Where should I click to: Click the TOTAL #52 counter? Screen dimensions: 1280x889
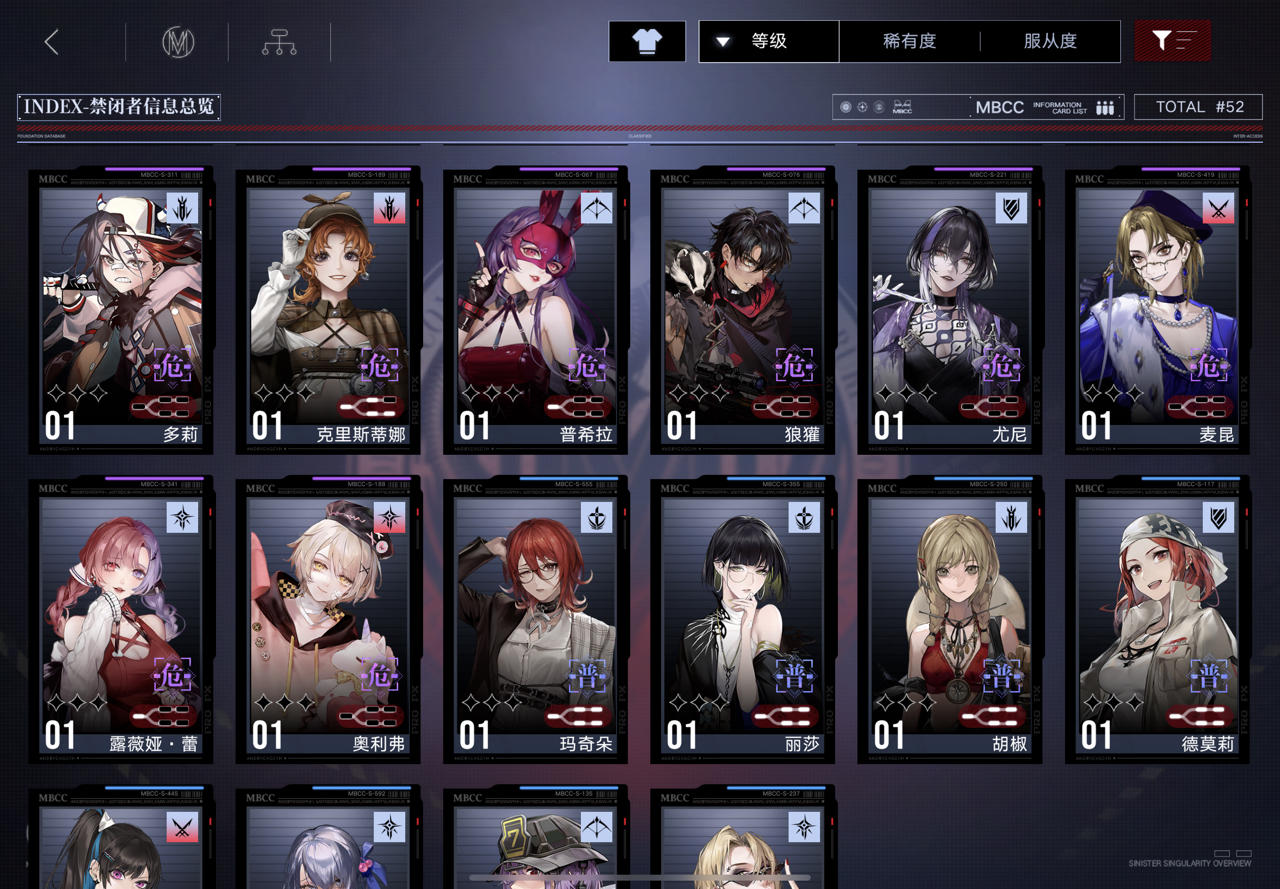[1198, 106]
